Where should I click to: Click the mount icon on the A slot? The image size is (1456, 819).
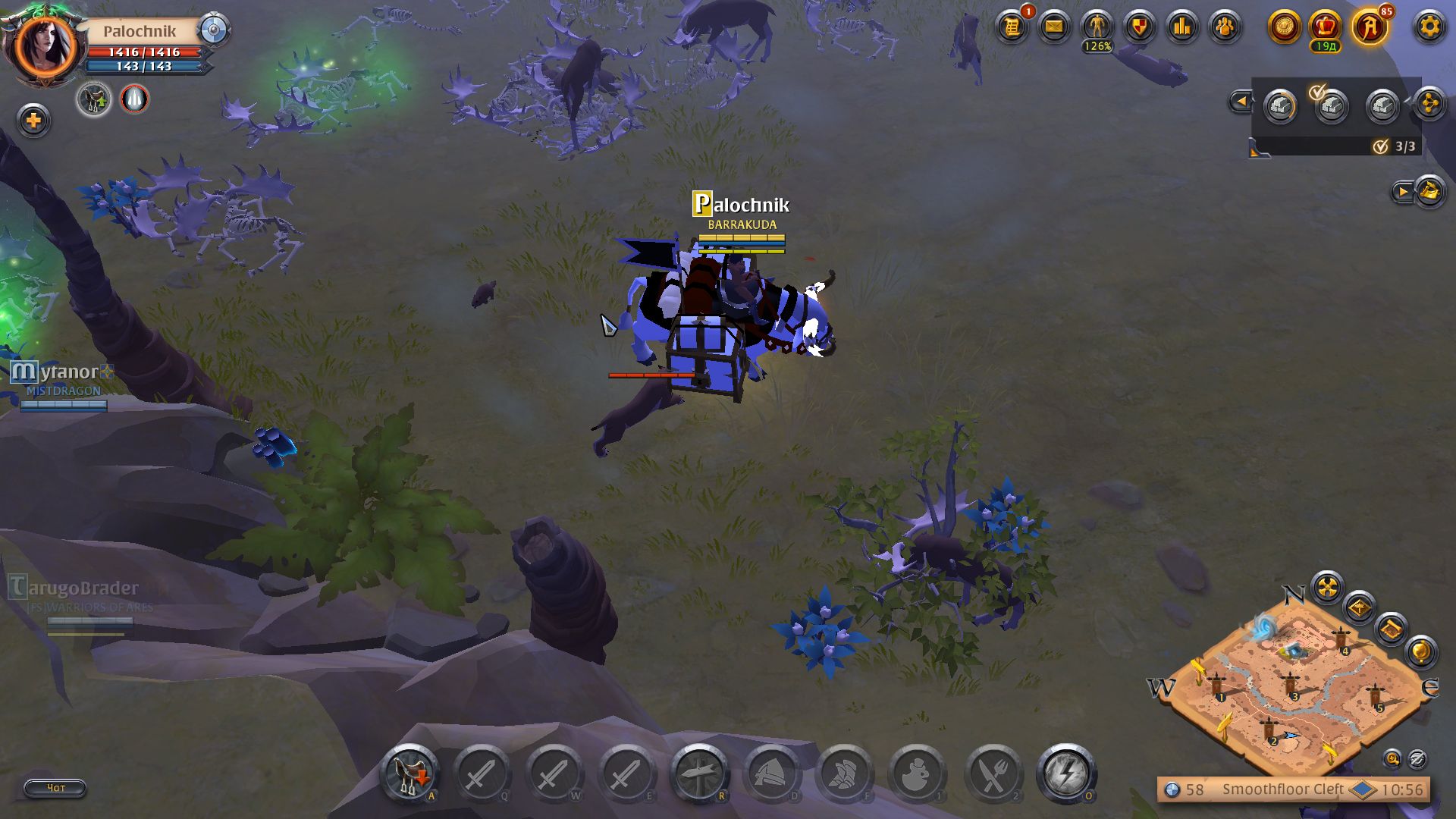pos(409,773)
